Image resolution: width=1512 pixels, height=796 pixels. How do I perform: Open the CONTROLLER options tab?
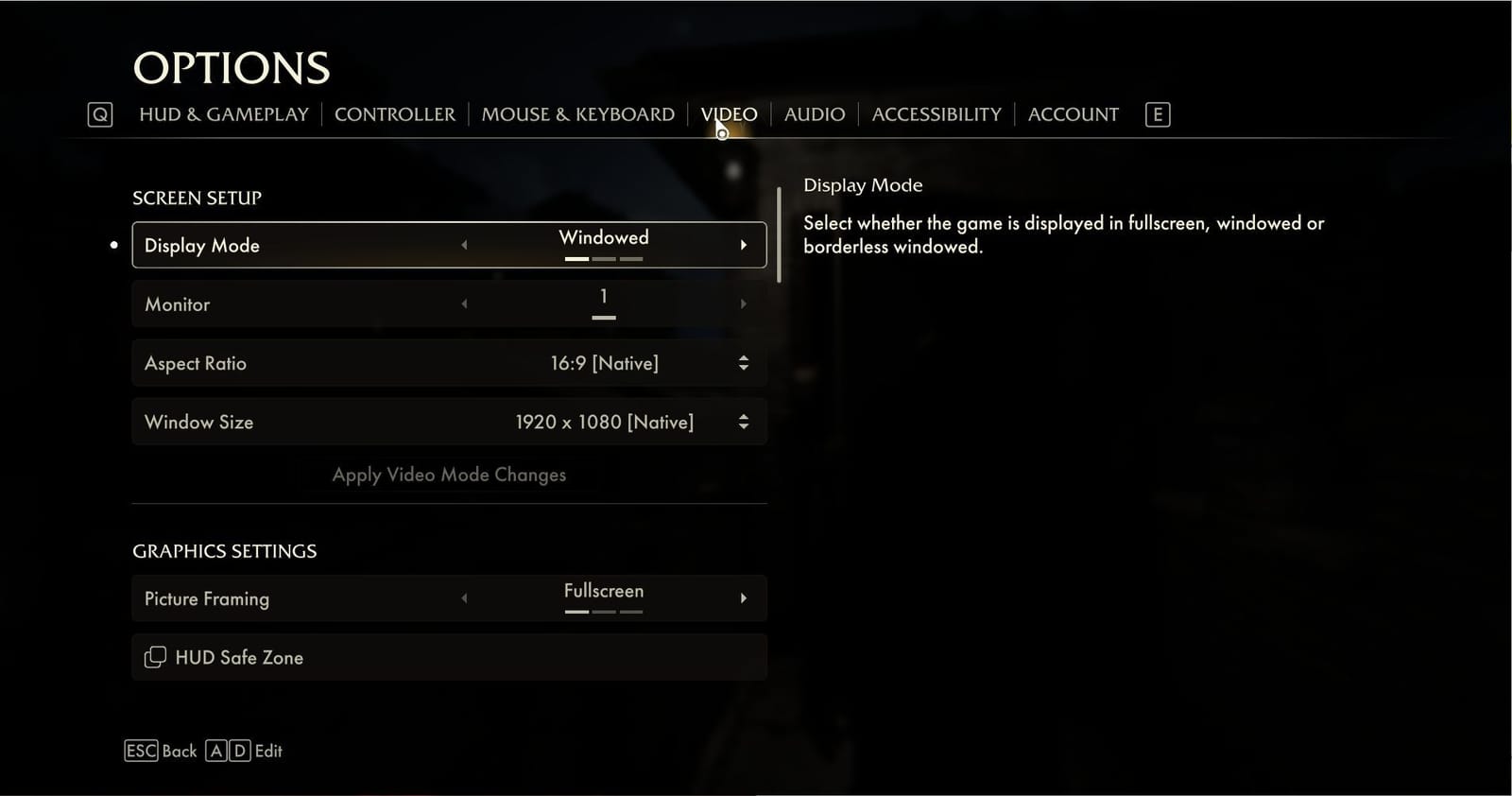click(395, 113)
